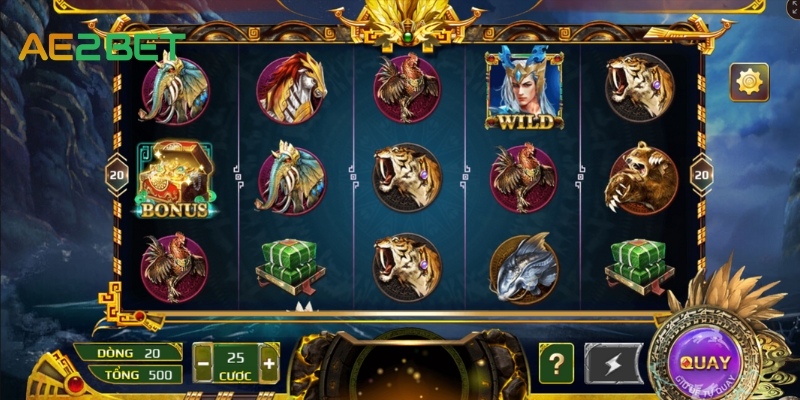Show the question mark help screen
This screenshot has height=400, width=800.
(x=556, y=363)
